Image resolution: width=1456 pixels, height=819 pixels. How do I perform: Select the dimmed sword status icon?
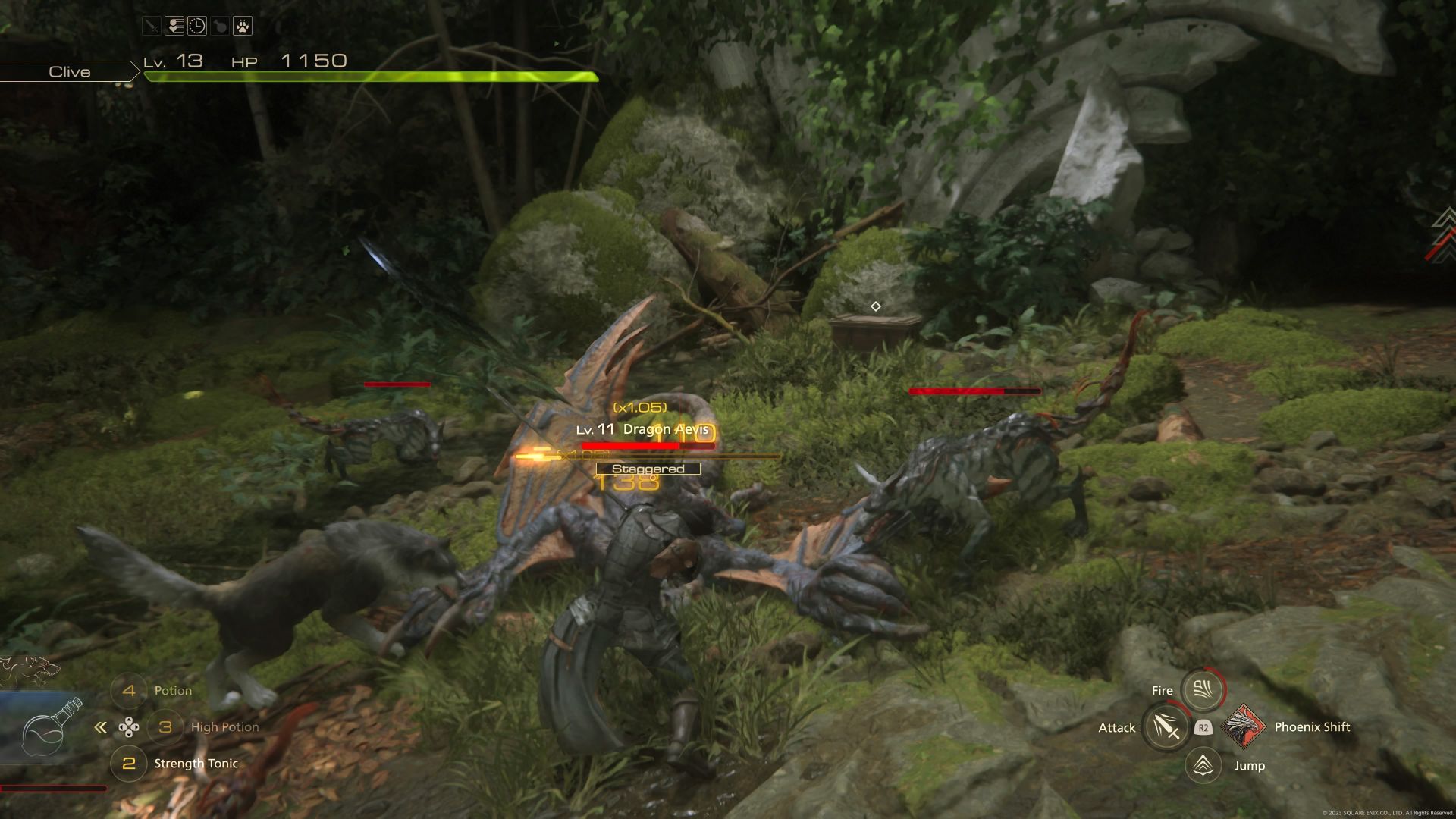tap(152, 27)
